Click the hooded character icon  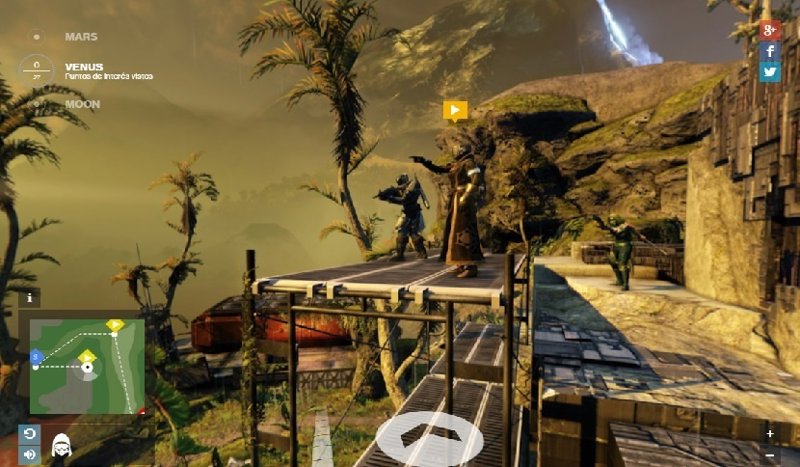coord(60,445)
